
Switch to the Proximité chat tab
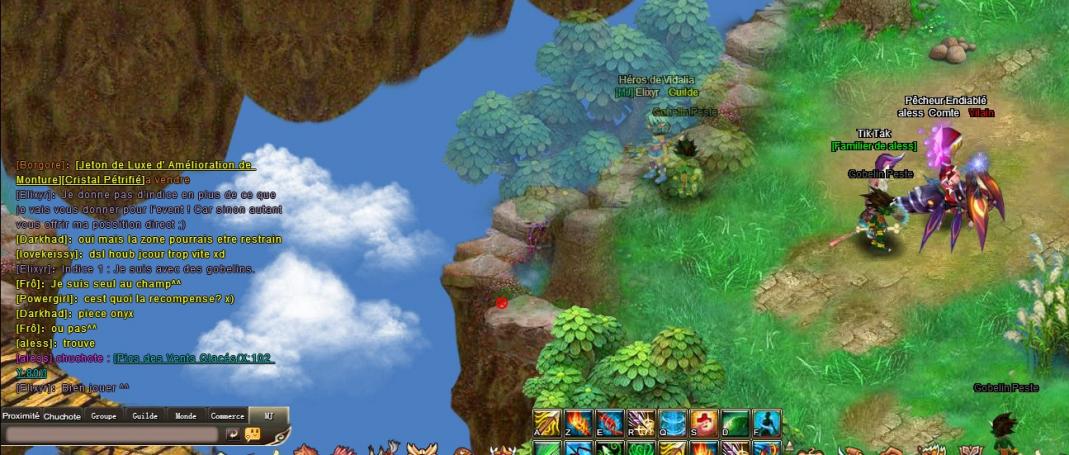click(20, 416)
